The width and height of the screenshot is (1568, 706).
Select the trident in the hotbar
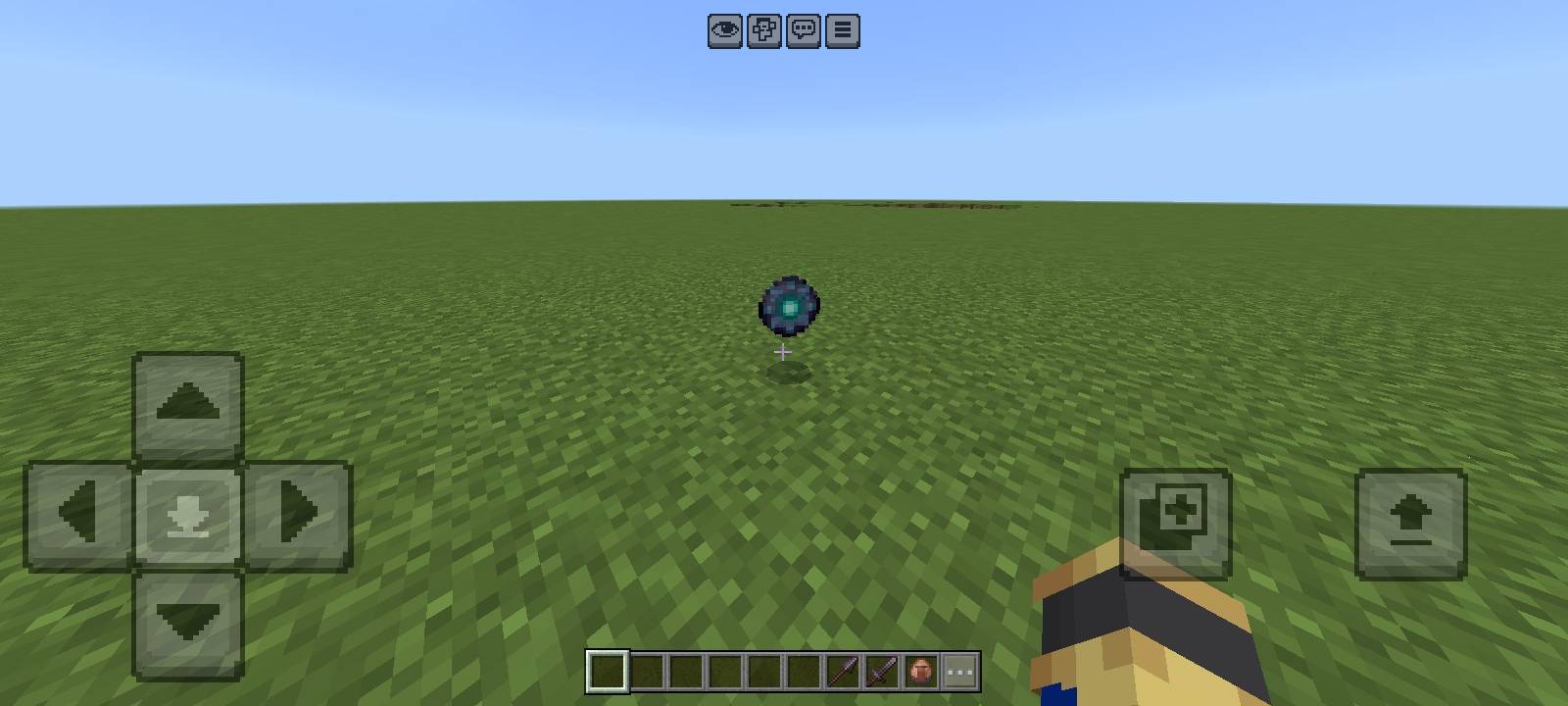(x=840, y=670)
